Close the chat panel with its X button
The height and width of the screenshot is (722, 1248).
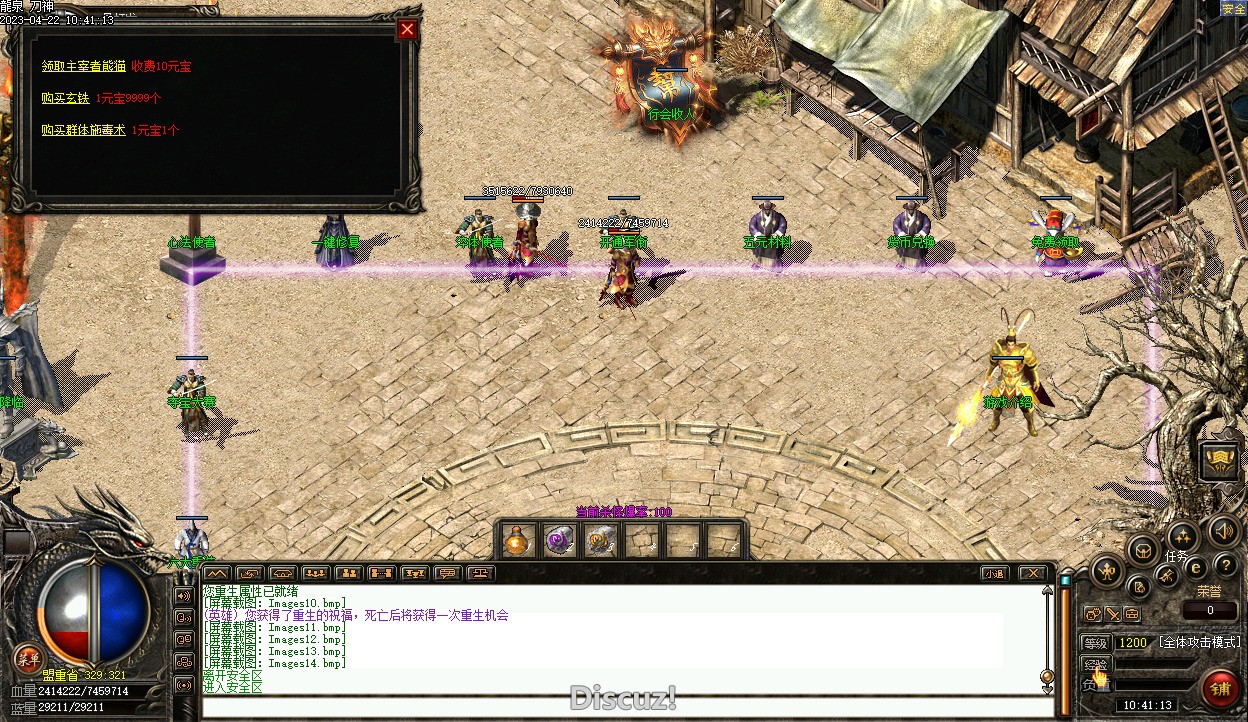1032,574
